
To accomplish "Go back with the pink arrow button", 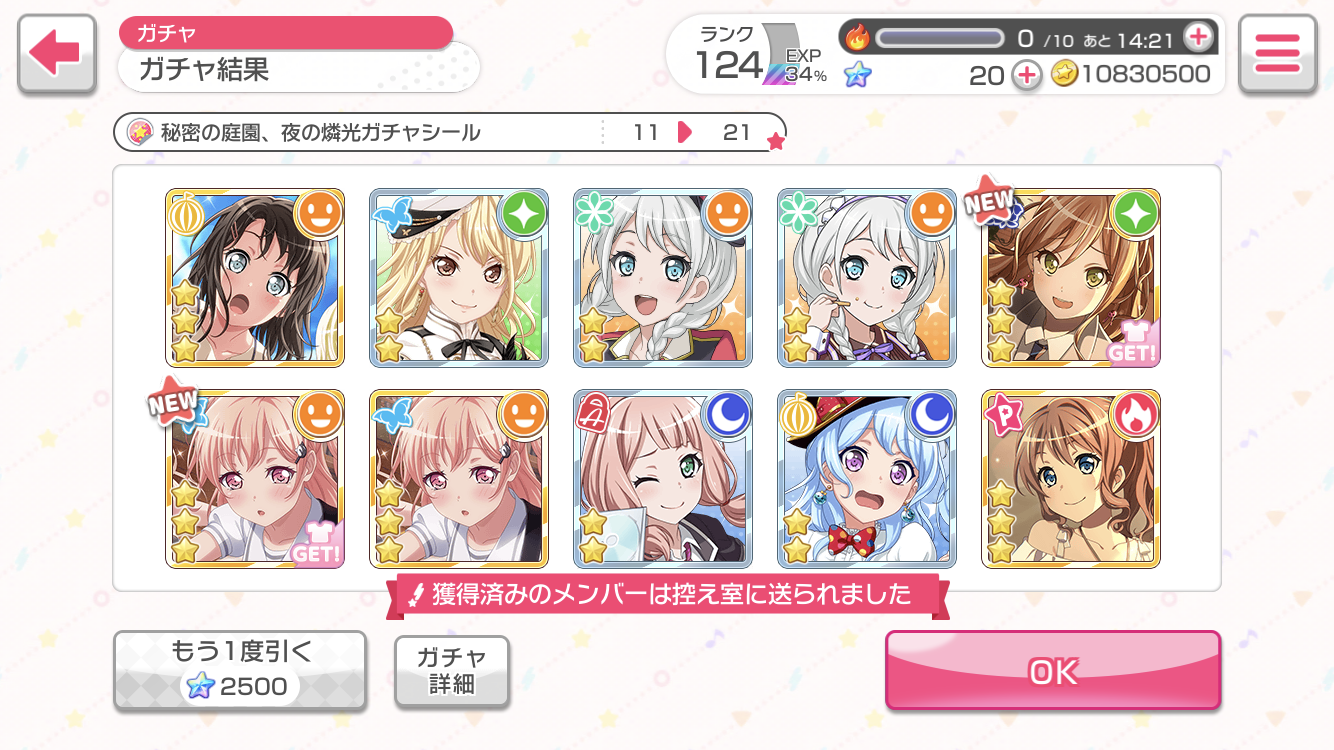I will (56, 54).
